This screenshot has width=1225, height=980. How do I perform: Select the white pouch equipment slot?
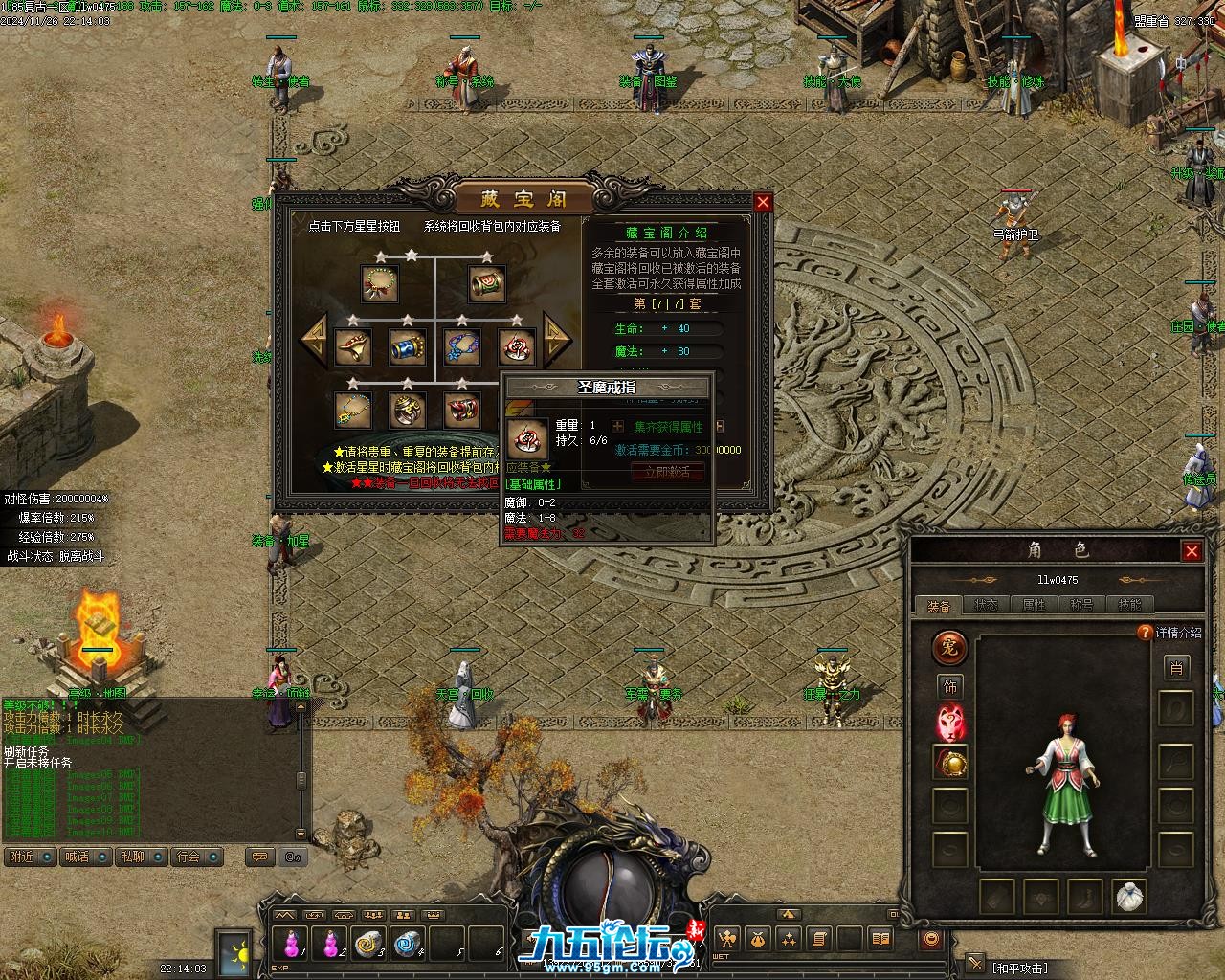point(1130,897)
